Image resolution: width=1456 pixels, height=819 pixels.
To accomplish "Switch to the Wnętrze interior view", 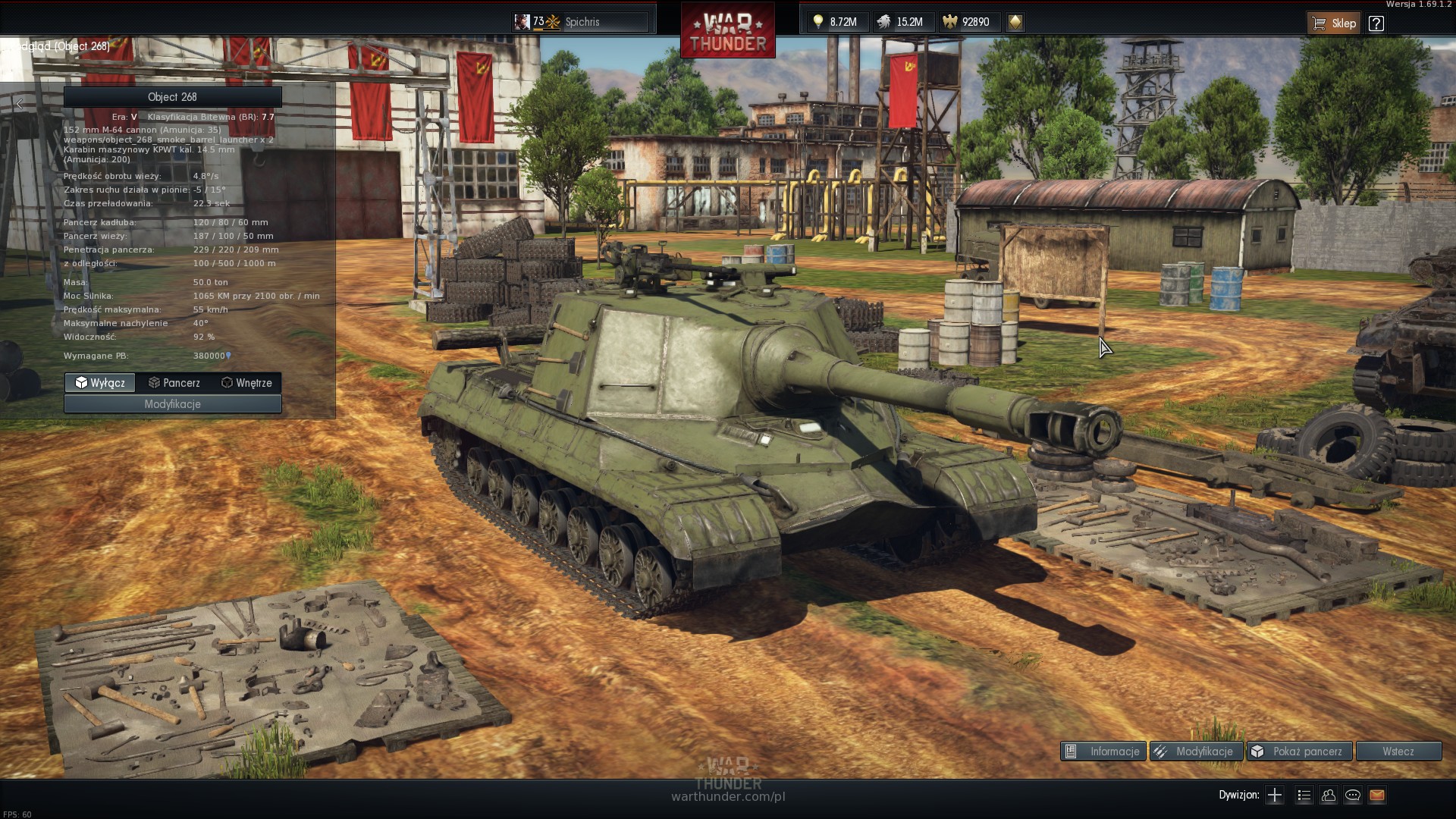I will coord(246,383).
